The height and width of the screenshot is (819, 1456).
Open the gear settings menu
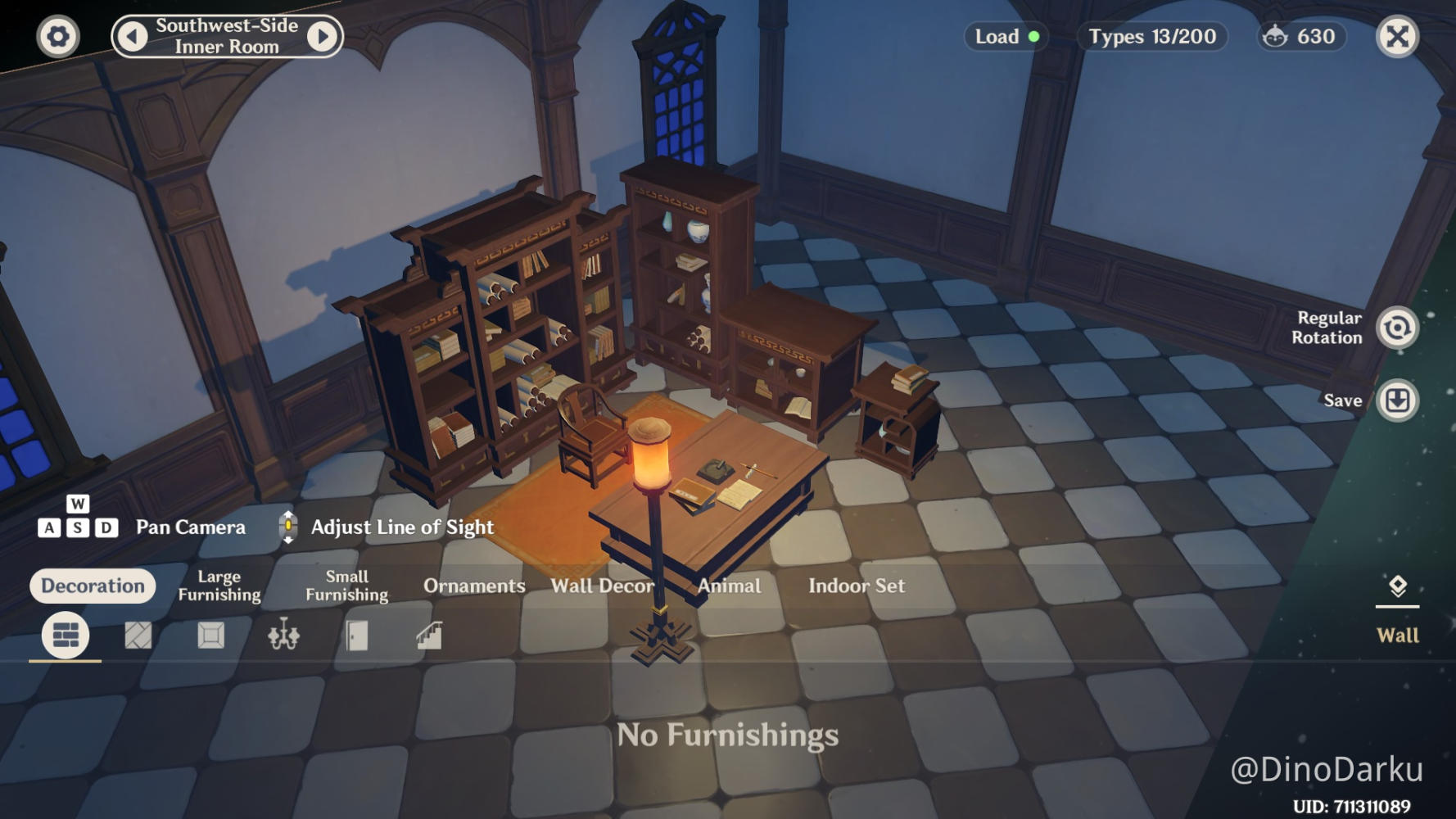[x=58, y=37]
